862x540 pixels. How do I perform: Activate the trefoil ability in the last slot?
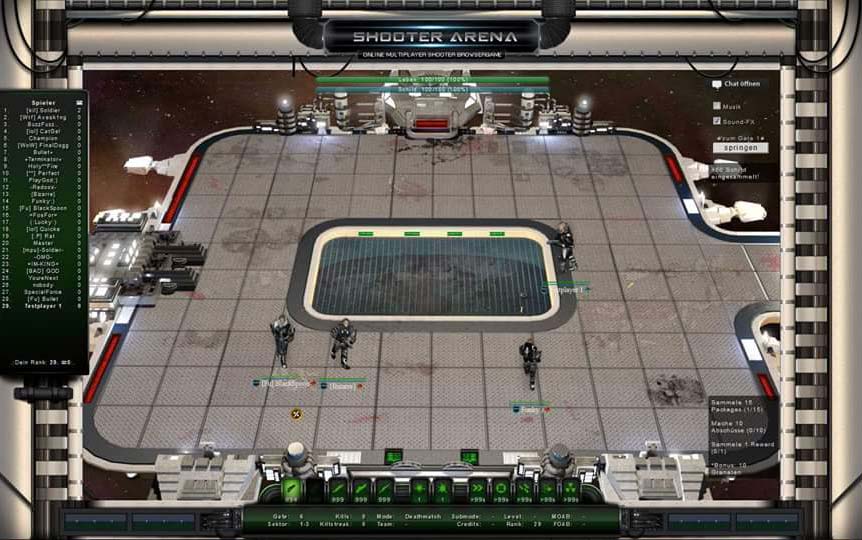coord(570,489)
